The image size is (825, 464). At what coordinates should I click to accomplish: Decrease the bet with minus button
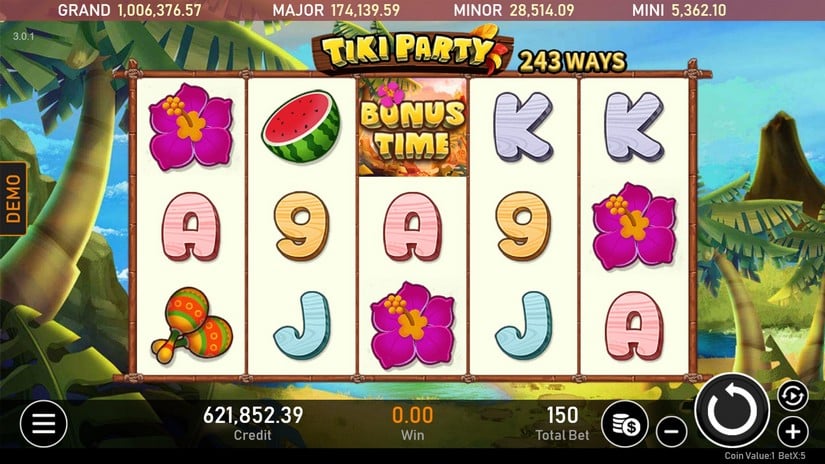pos(672,432)
